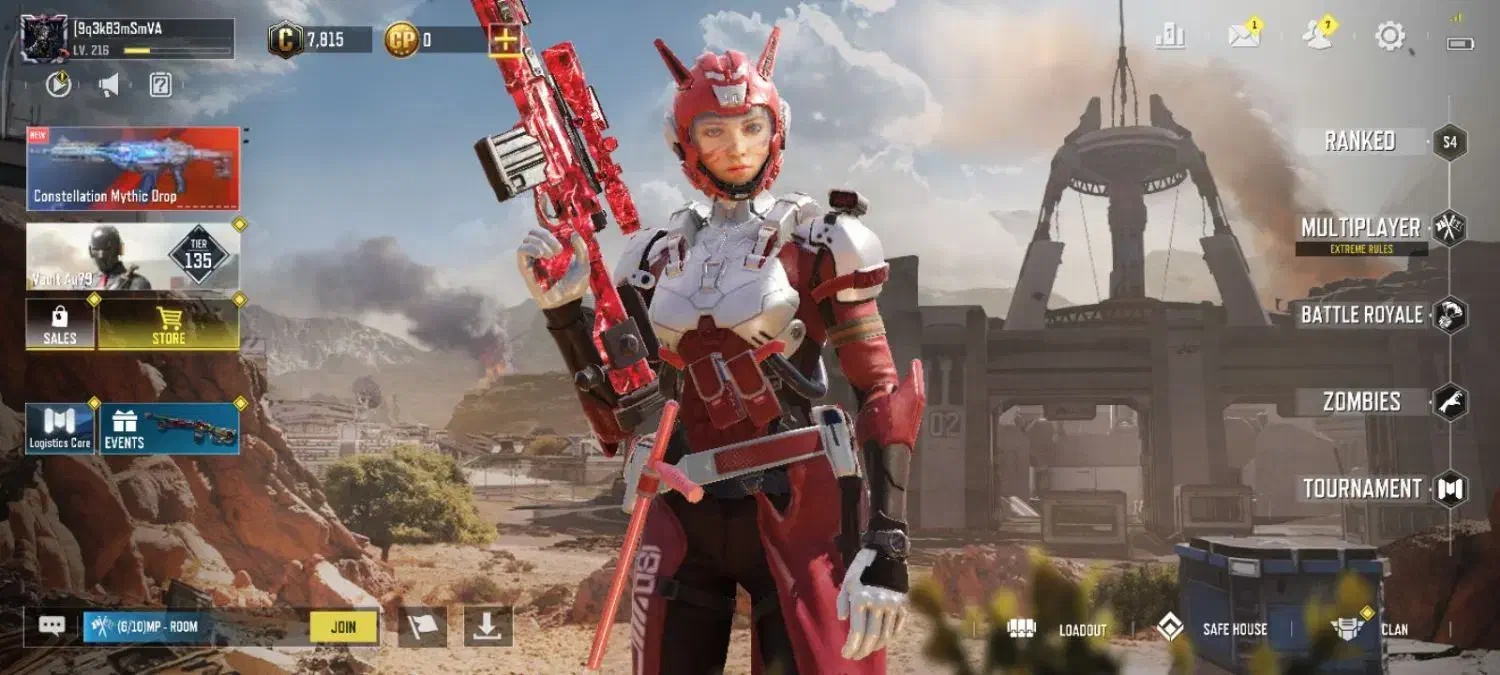The image size is (1500, 675).
Task: Open the flag icon button
Action: [x=422, y=627]
